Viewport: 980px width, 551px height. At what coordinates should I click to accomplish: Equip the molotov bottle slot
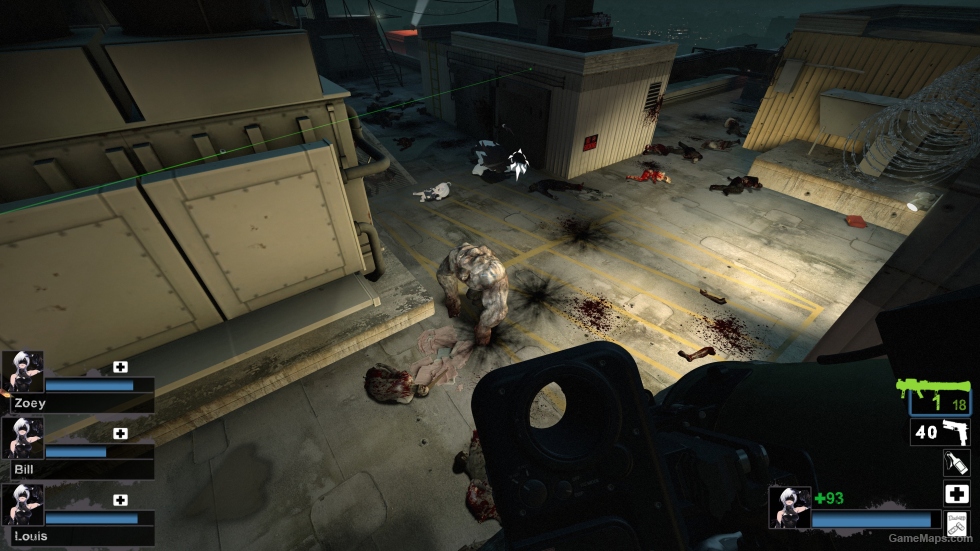click(x=956, y=463)
